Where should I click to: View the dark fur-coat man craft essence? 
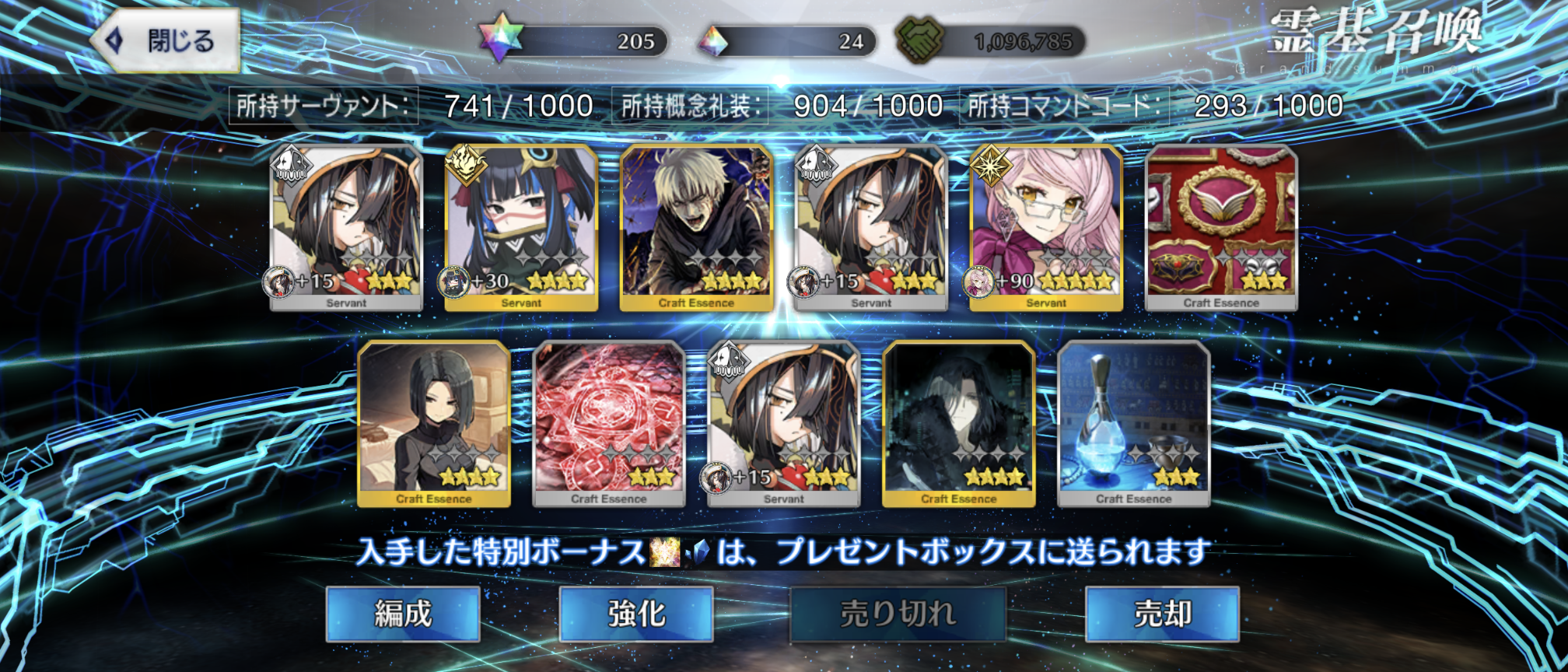[x=959, y=423]
